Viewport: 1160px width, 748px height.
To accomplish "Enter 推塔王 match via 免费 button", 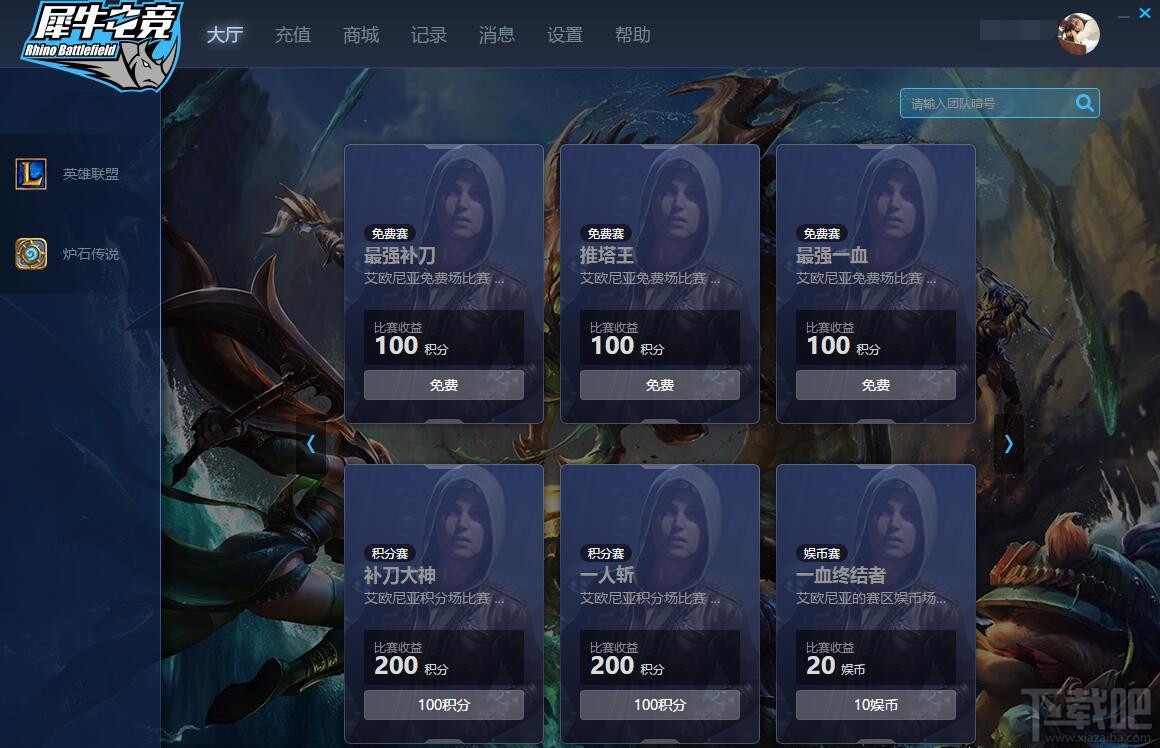I will tap(660, 385).
